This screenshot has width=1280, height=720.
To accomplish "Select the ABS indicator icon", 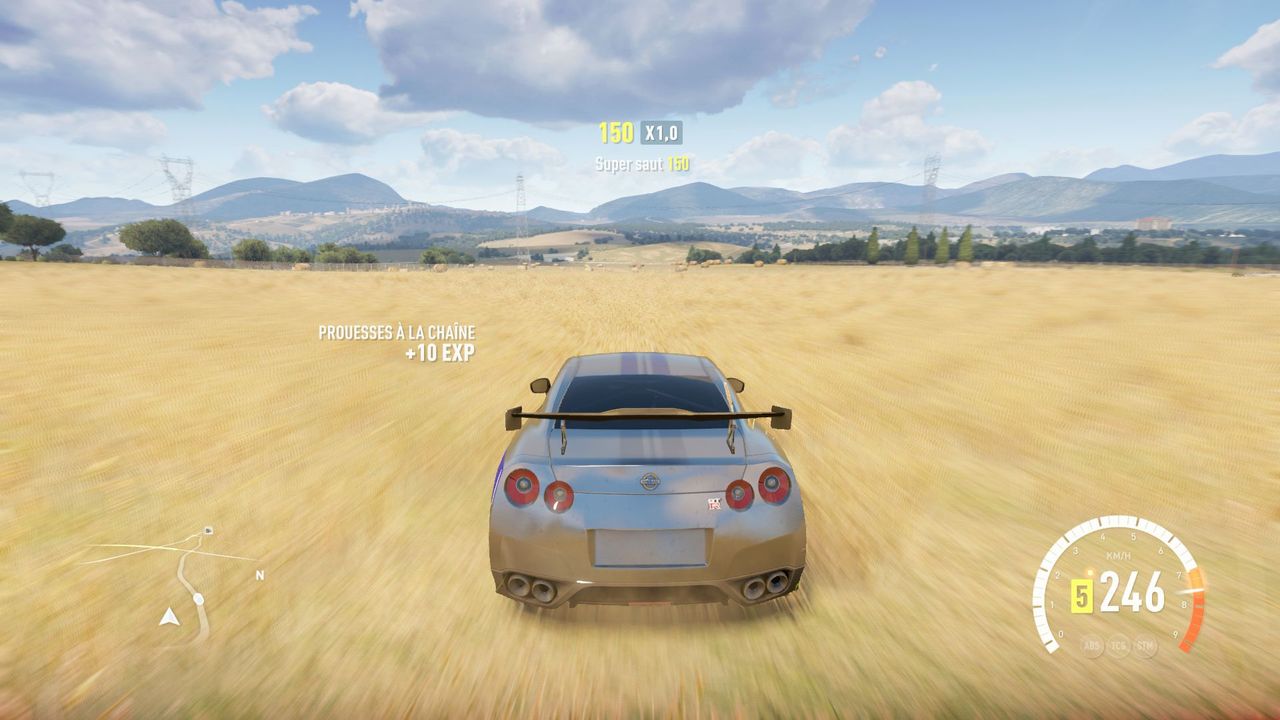I will (x=1092, y=646).
